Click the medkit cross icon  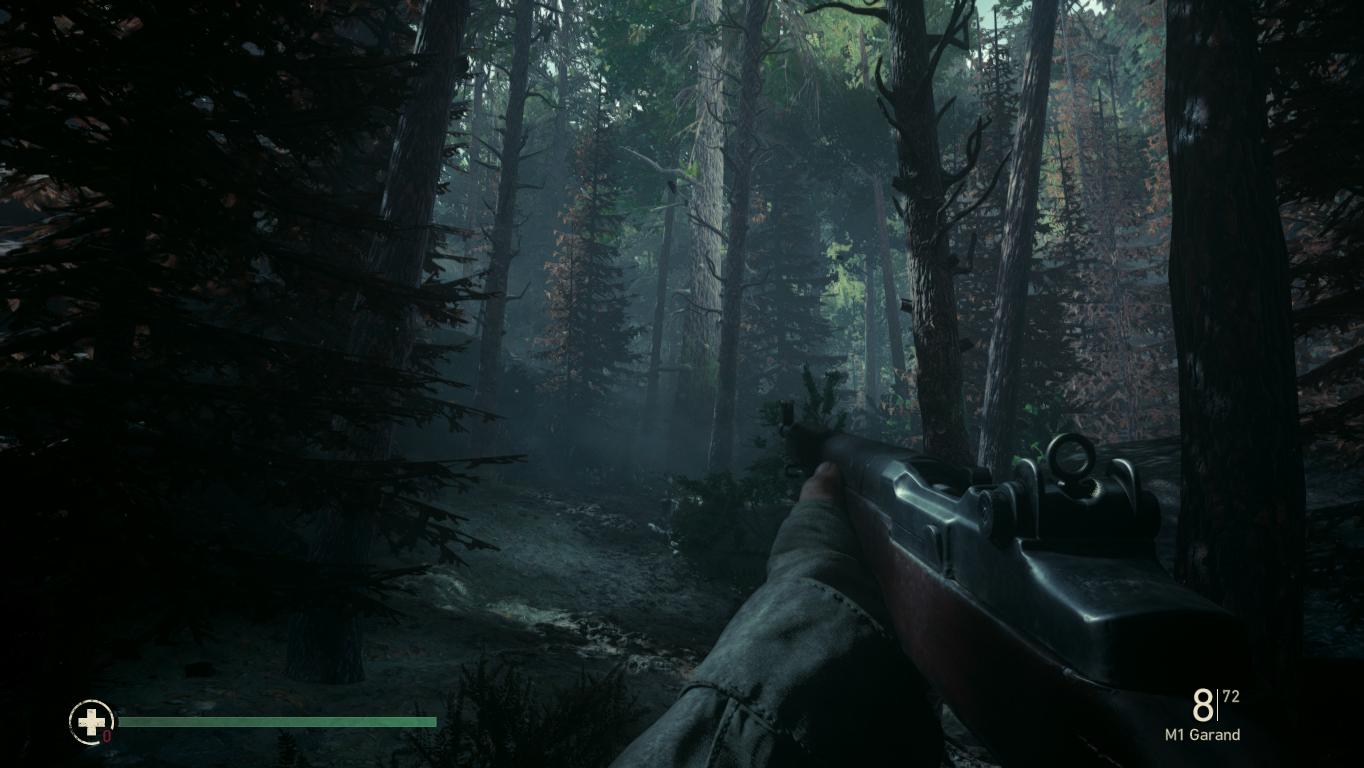pos(90,721)
